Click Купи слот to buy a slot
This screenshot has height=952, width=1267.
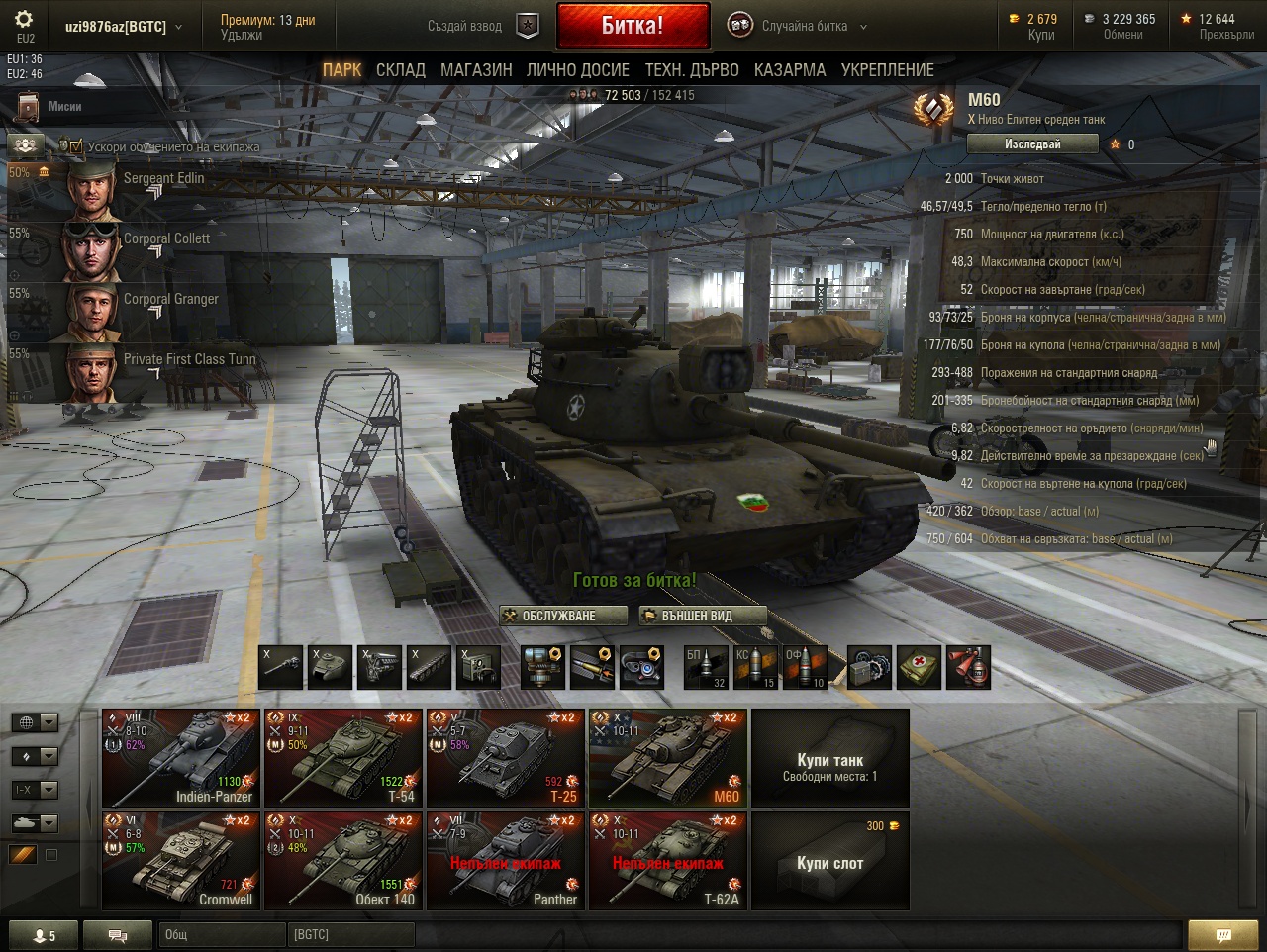(829, 862)
